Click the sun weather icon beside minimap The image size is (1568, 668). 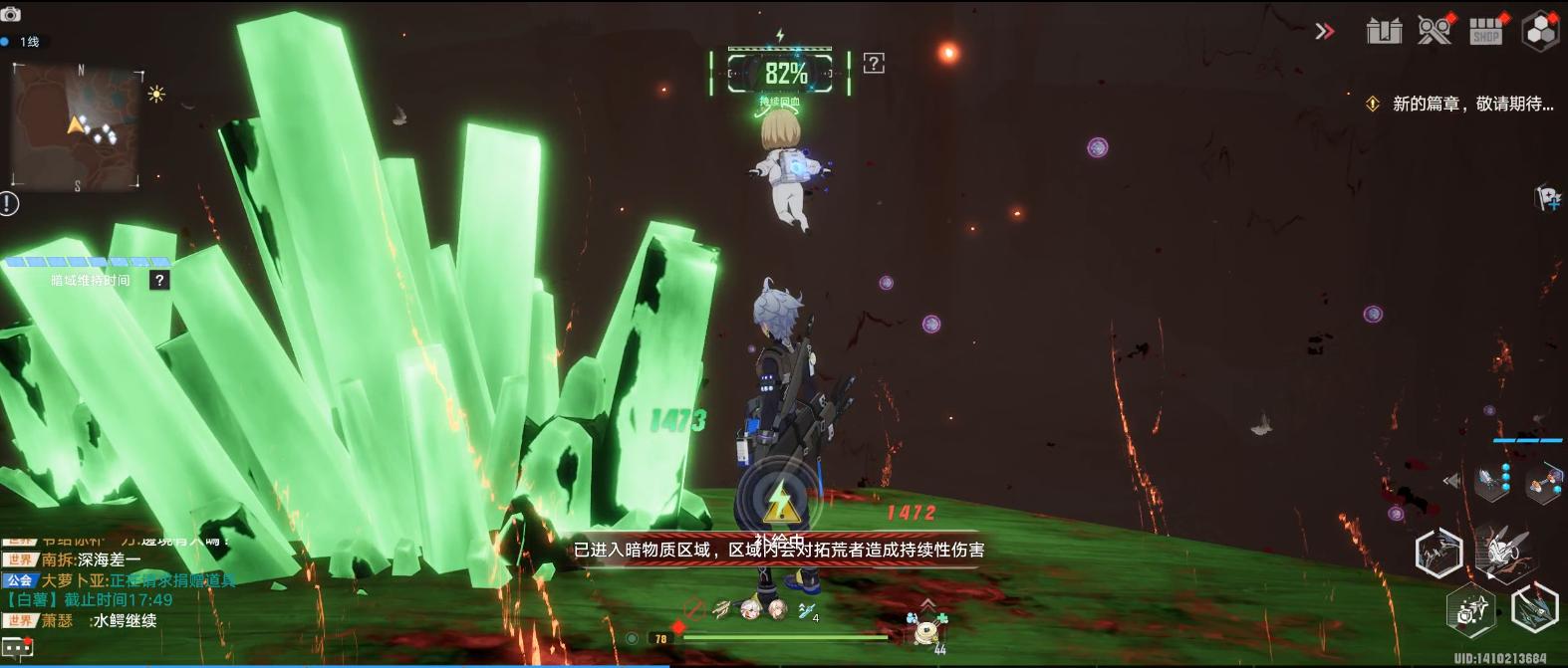click(x=156, y=95)
